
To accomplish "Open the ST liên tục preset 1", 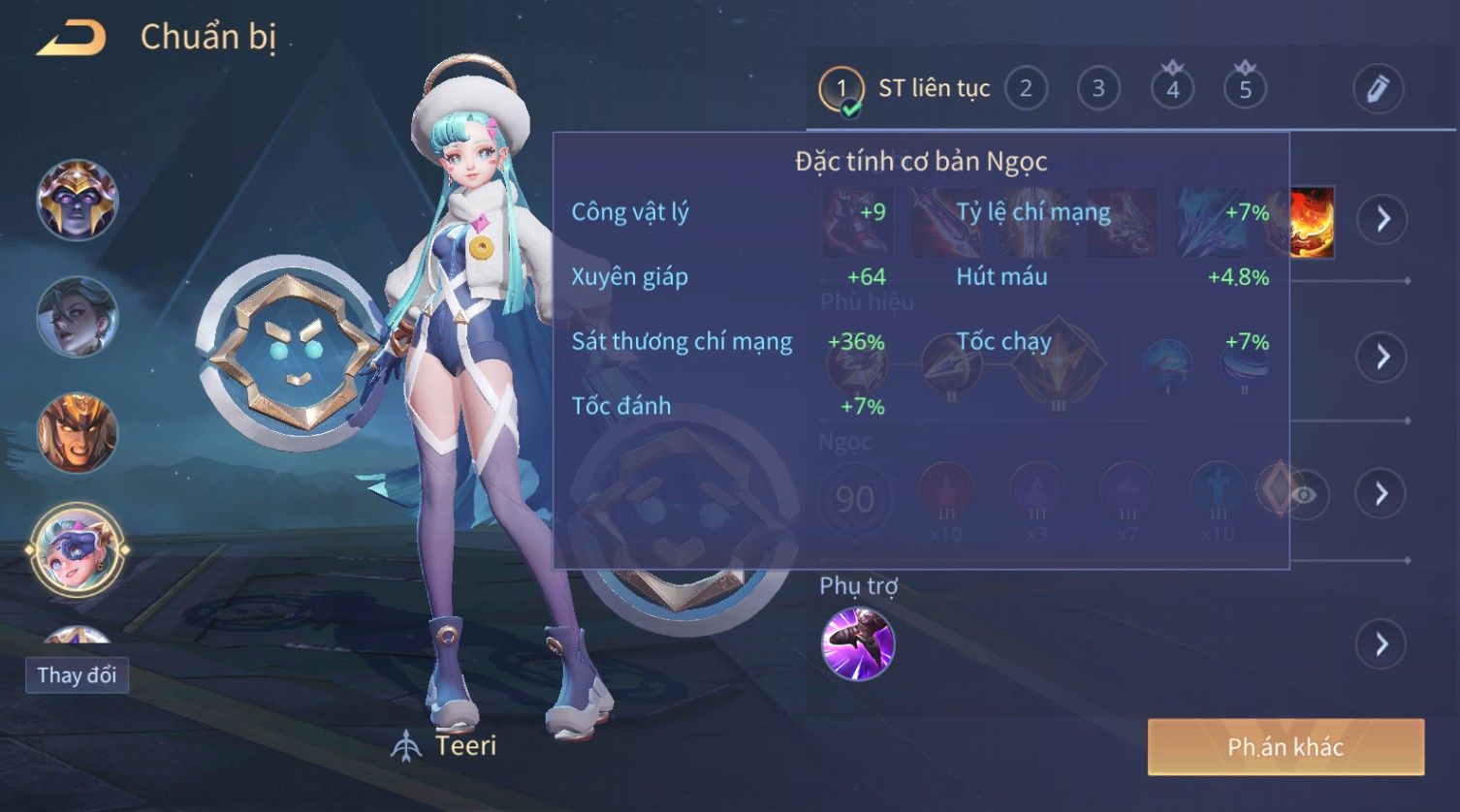I will click(x=841, y=89).
